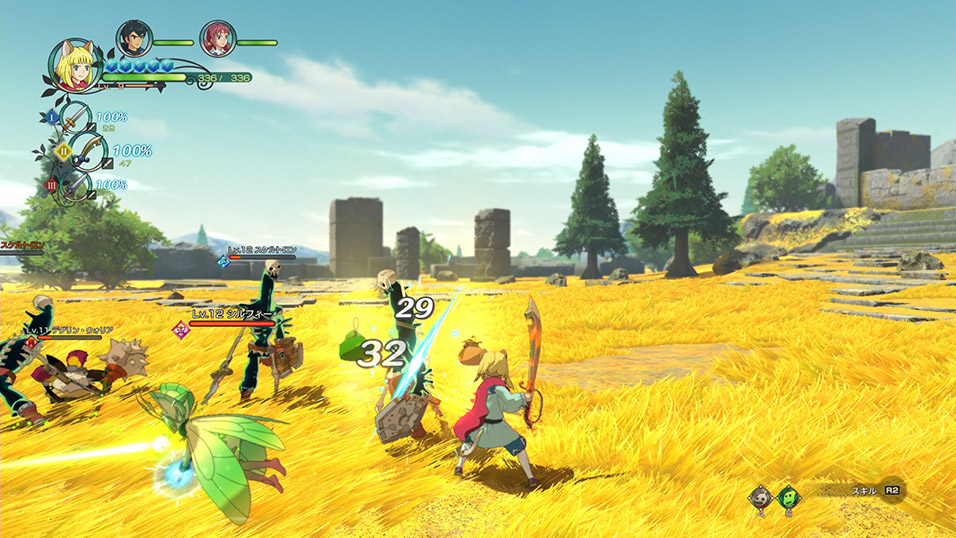Select the blonde cat-eared leader portrait
This screenshot has height=538, width=956.
(x=72, y=64)
